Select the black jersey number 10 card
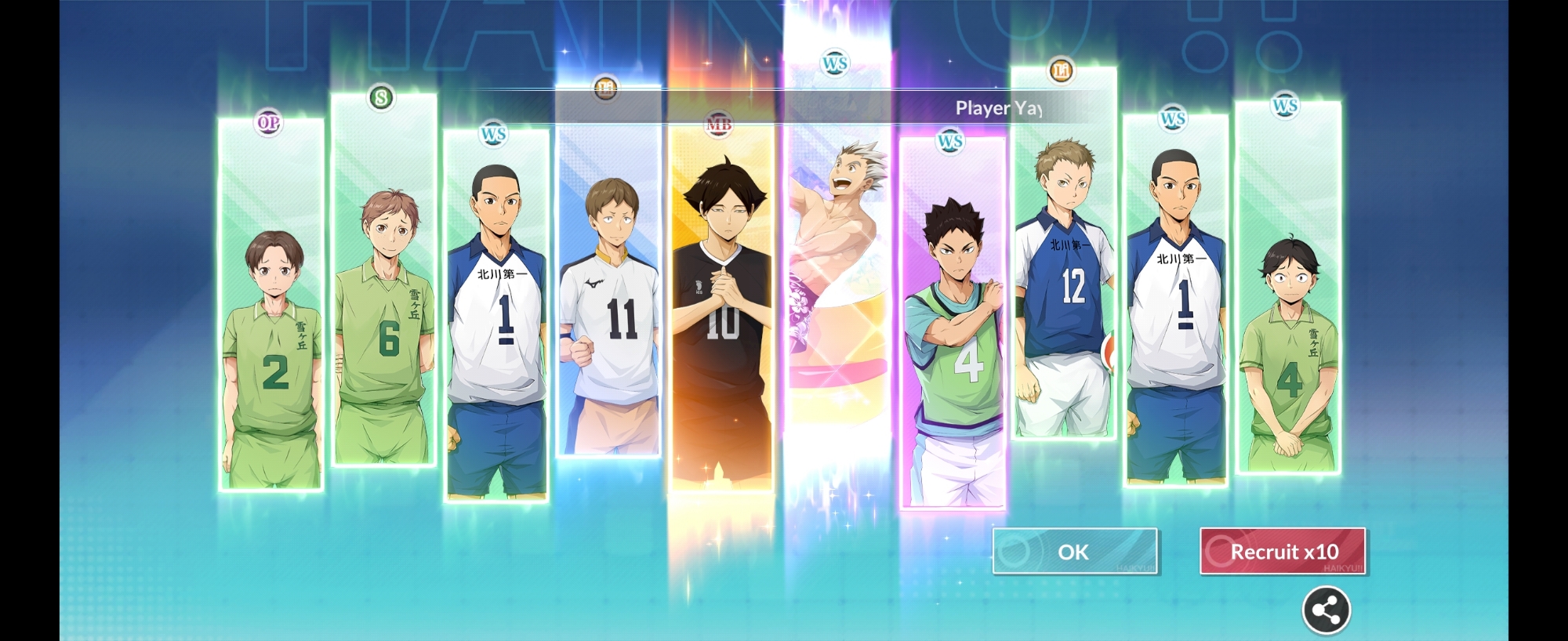The height and width of the screenshot is (641, 1568). pyautogui.click(x=722, y=313)
